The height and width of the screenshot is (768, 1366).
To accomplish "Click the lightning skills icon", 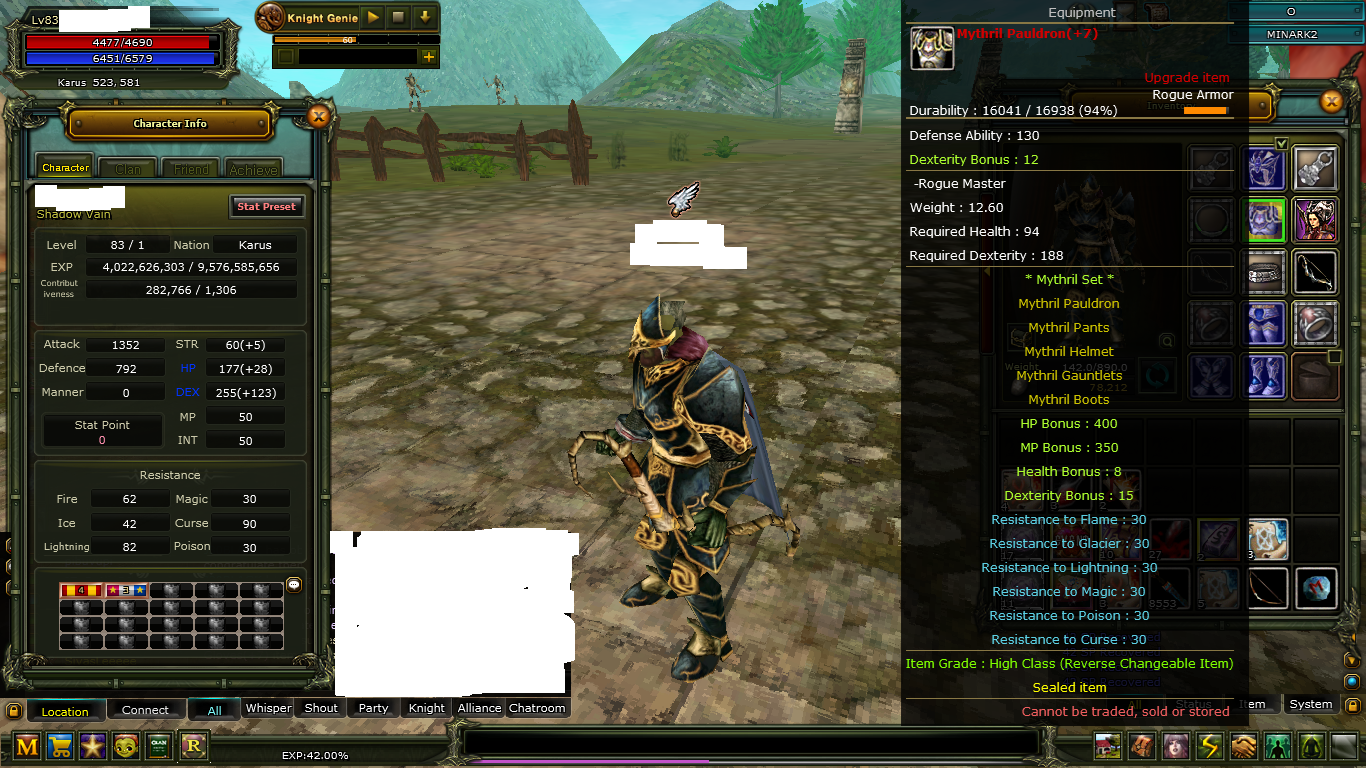I will point(1209,746).
